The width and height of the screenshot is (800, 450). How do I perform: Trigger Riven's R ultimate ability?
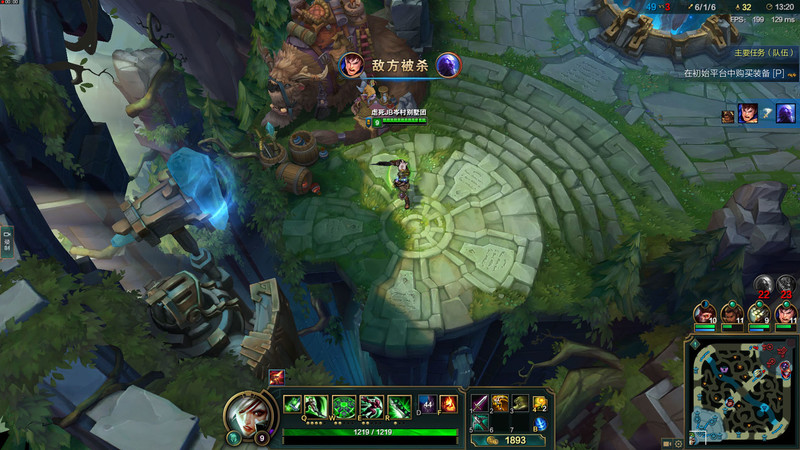396,405
